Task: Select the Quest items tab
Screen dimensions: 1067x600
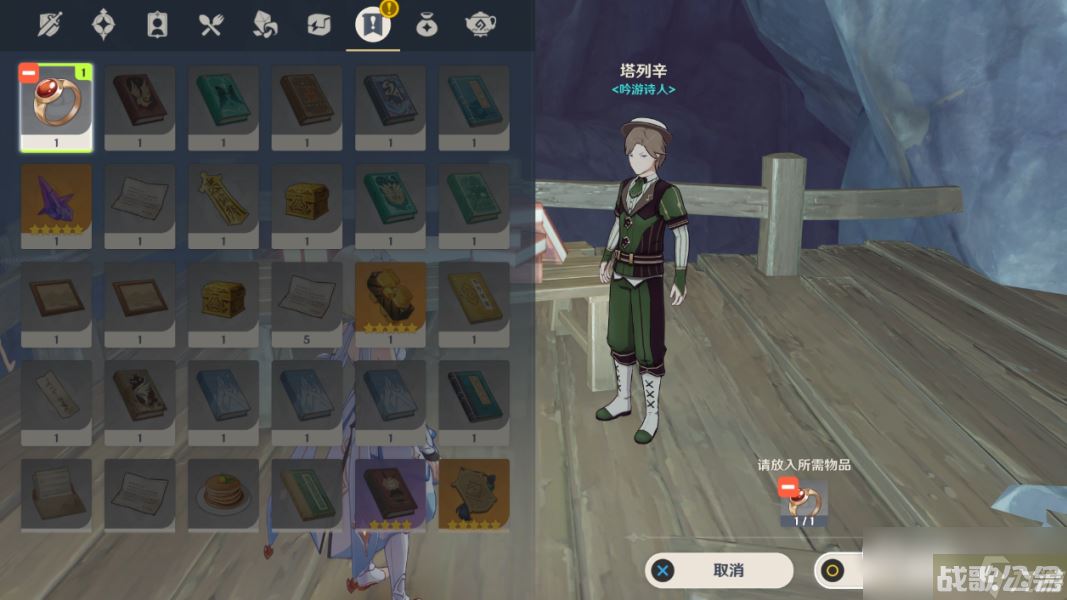Action: (x=373, y=25)
